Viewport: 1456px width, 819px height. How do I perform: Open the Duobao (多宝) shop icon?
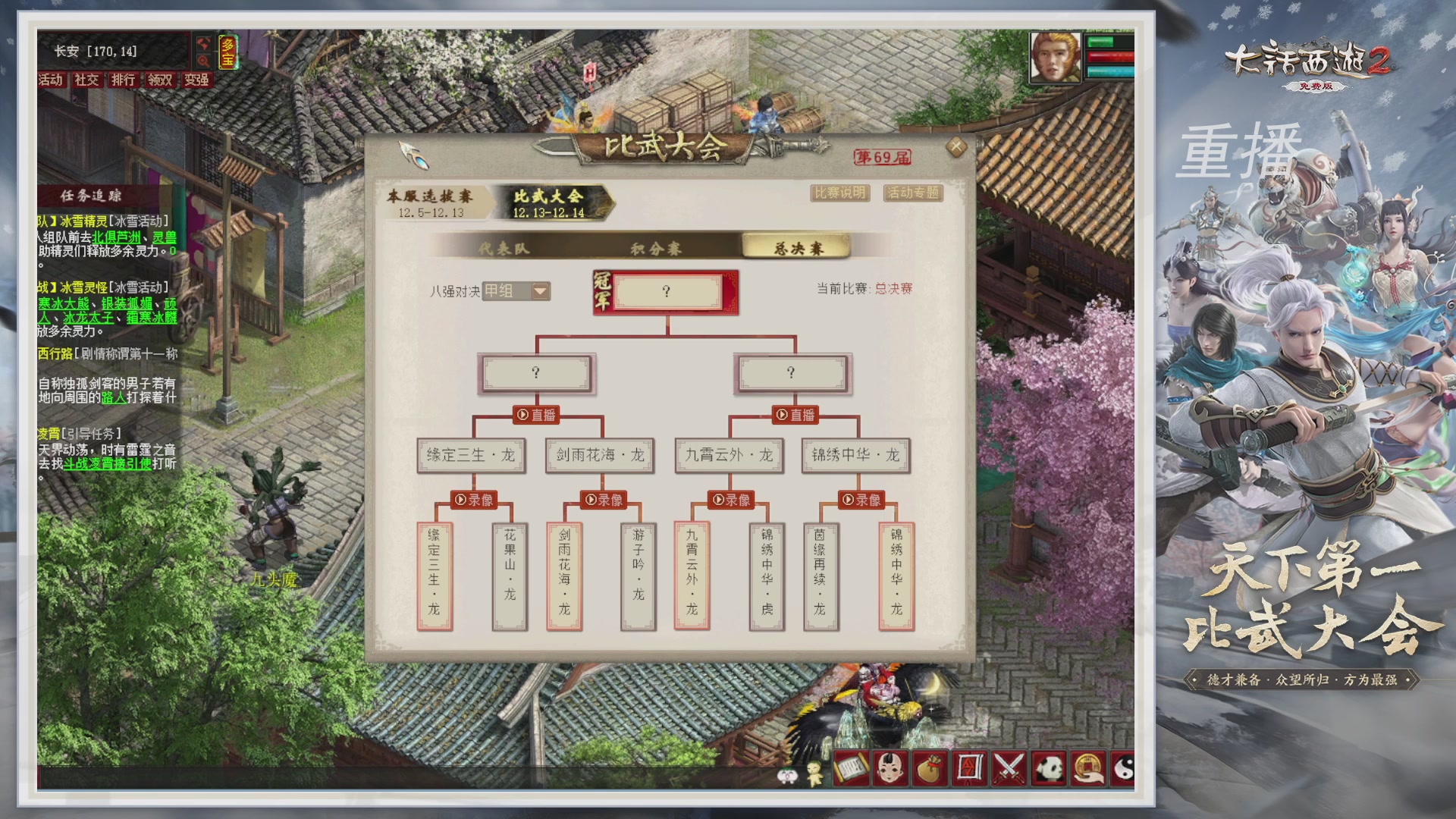[227, 52]
